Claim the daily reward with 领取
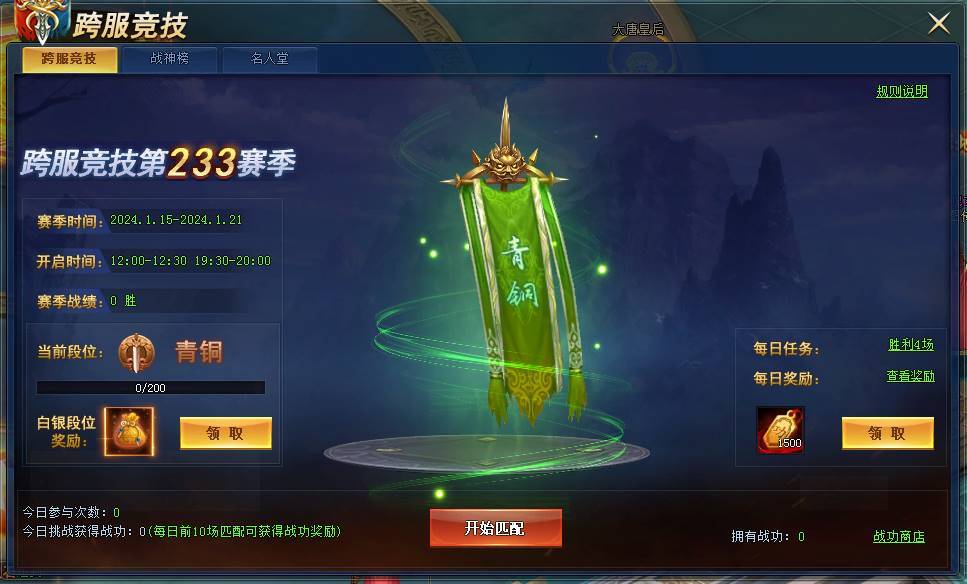This screenshot has width=967, height=584. tap(887, 433)
